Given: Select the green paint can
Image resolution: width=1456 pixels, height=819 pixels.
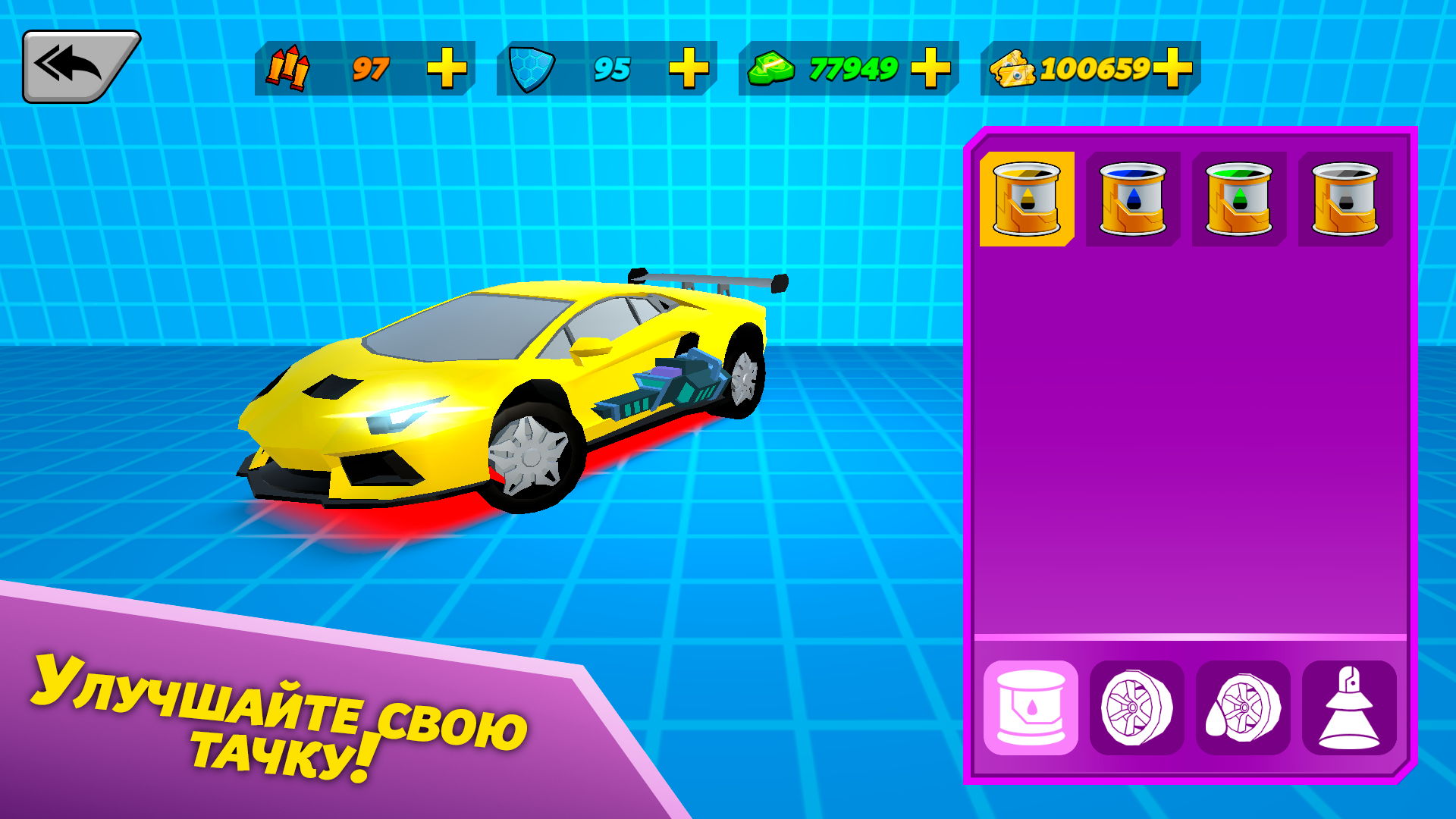Looking at the screenshot, I should [1238, 199].
